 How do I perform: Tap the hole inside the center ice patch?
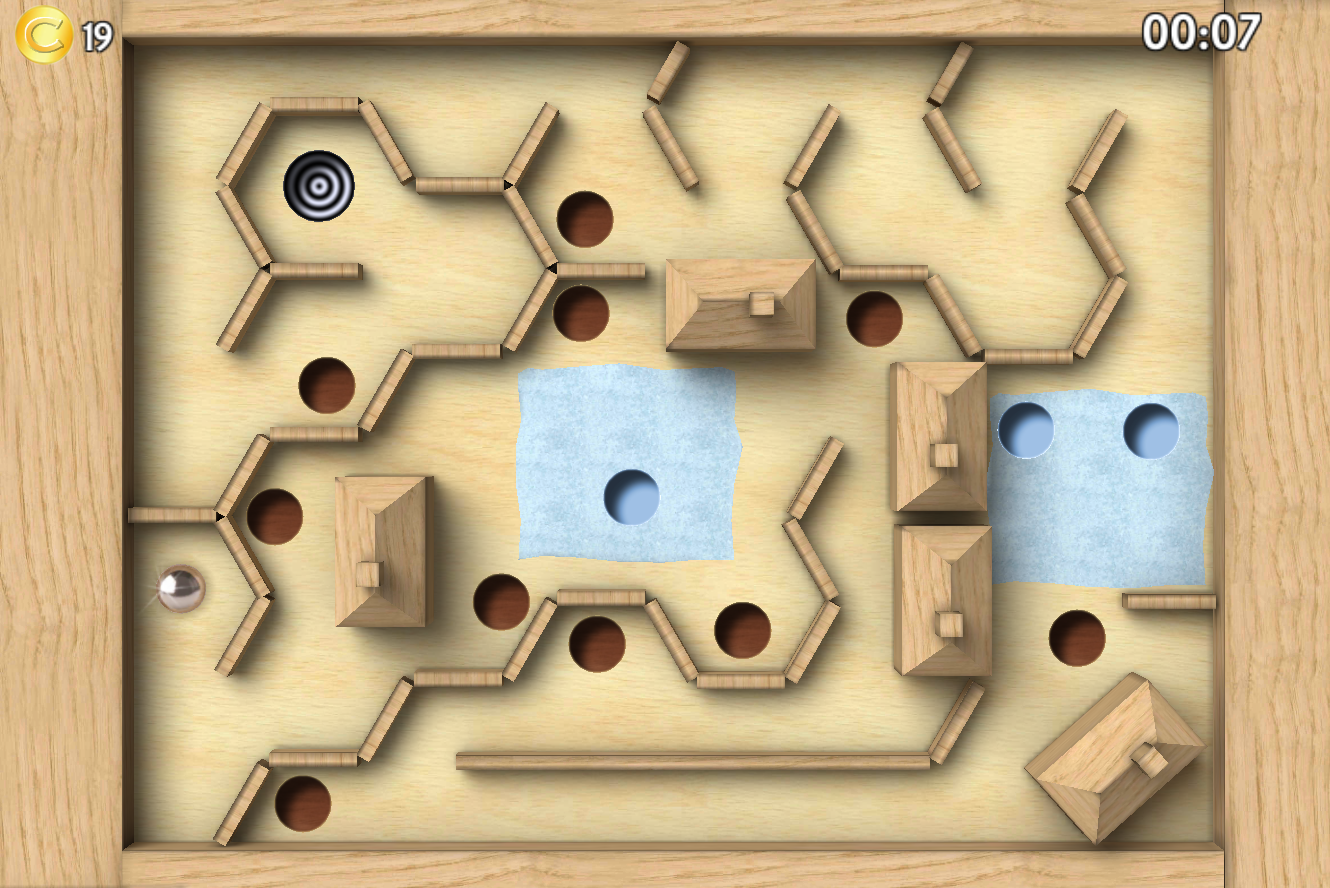point(630,495)
